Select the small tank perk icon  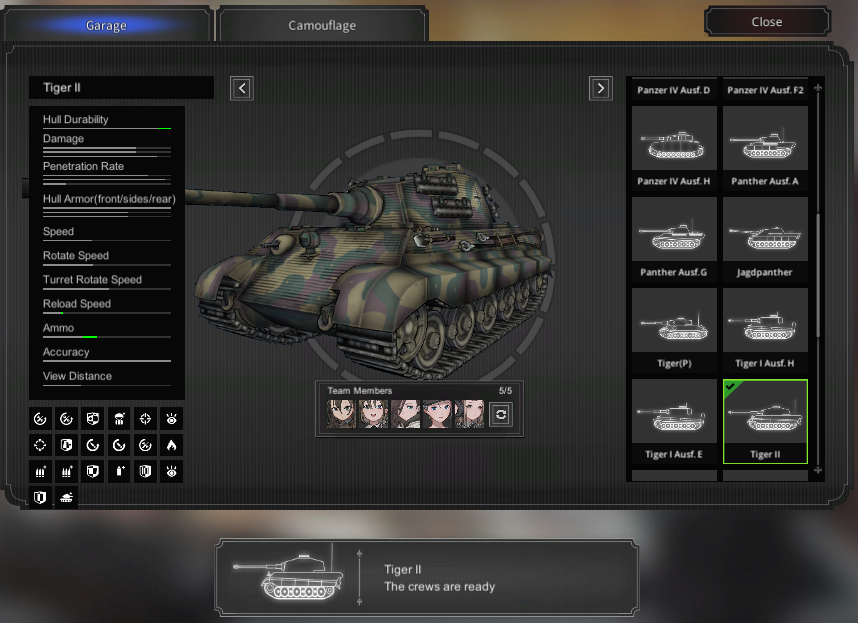67,496
